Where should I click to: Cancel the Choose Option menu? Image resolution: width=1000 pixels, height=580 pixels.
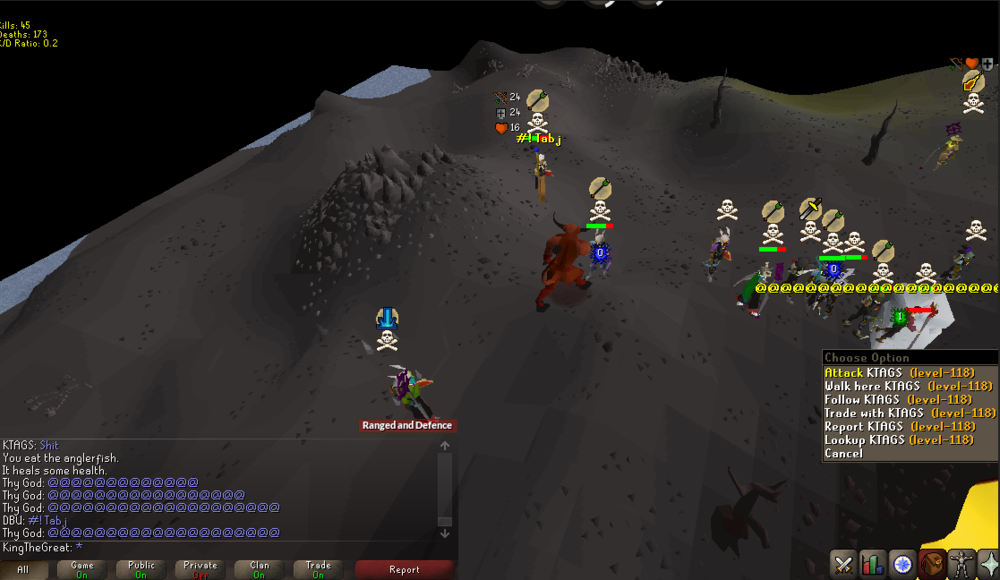[843, 454]
